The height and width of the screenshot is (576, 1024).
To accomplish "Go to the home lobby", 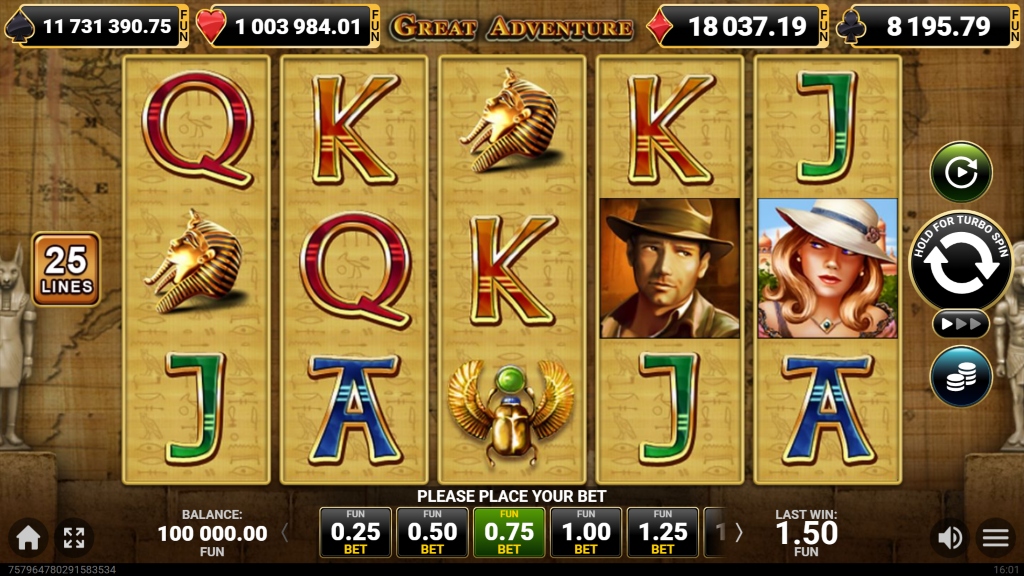I will (28, 538).
